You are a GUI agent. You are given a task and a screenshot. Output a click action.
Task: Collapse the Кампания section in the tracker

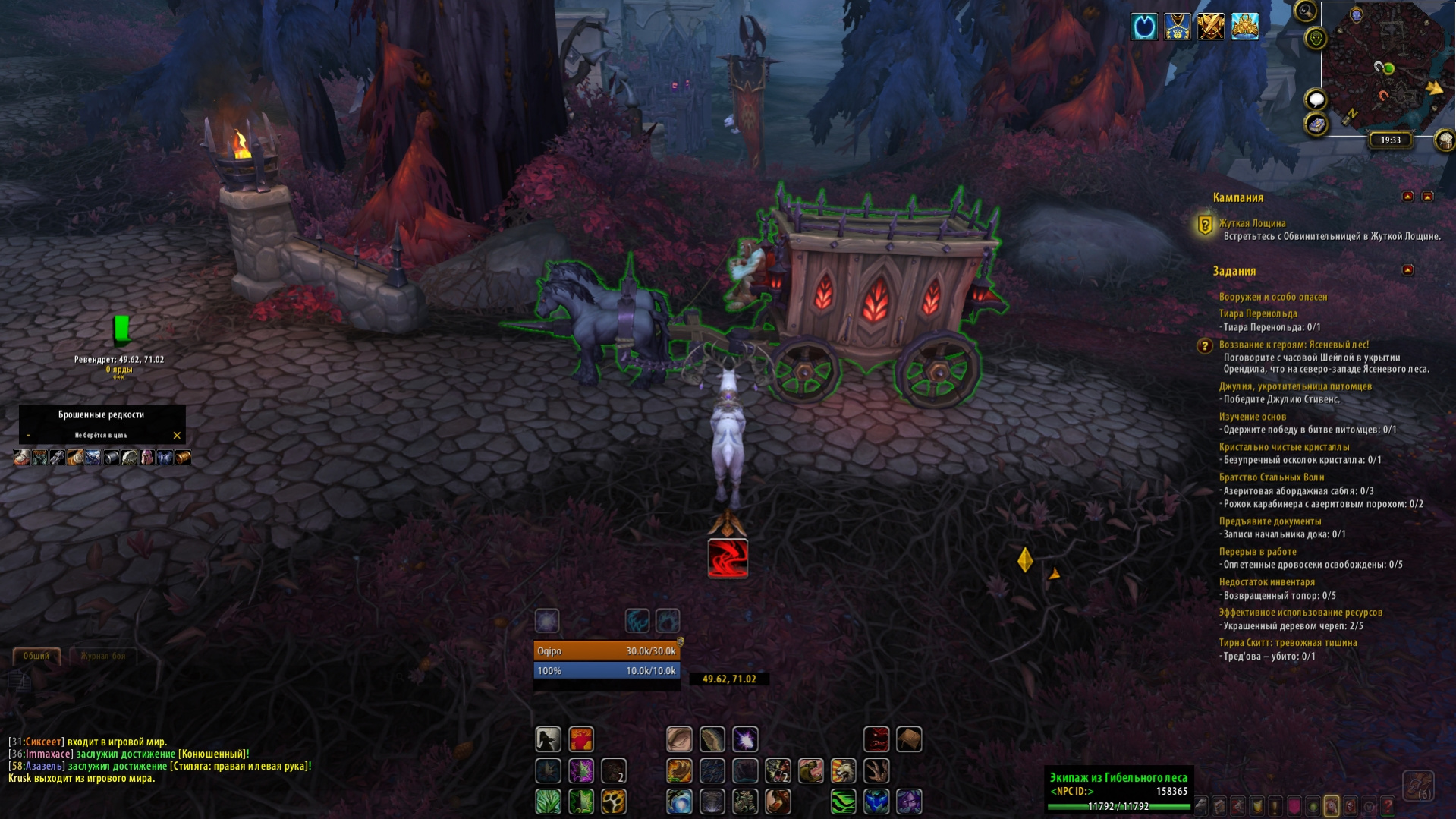[1407, 197]
